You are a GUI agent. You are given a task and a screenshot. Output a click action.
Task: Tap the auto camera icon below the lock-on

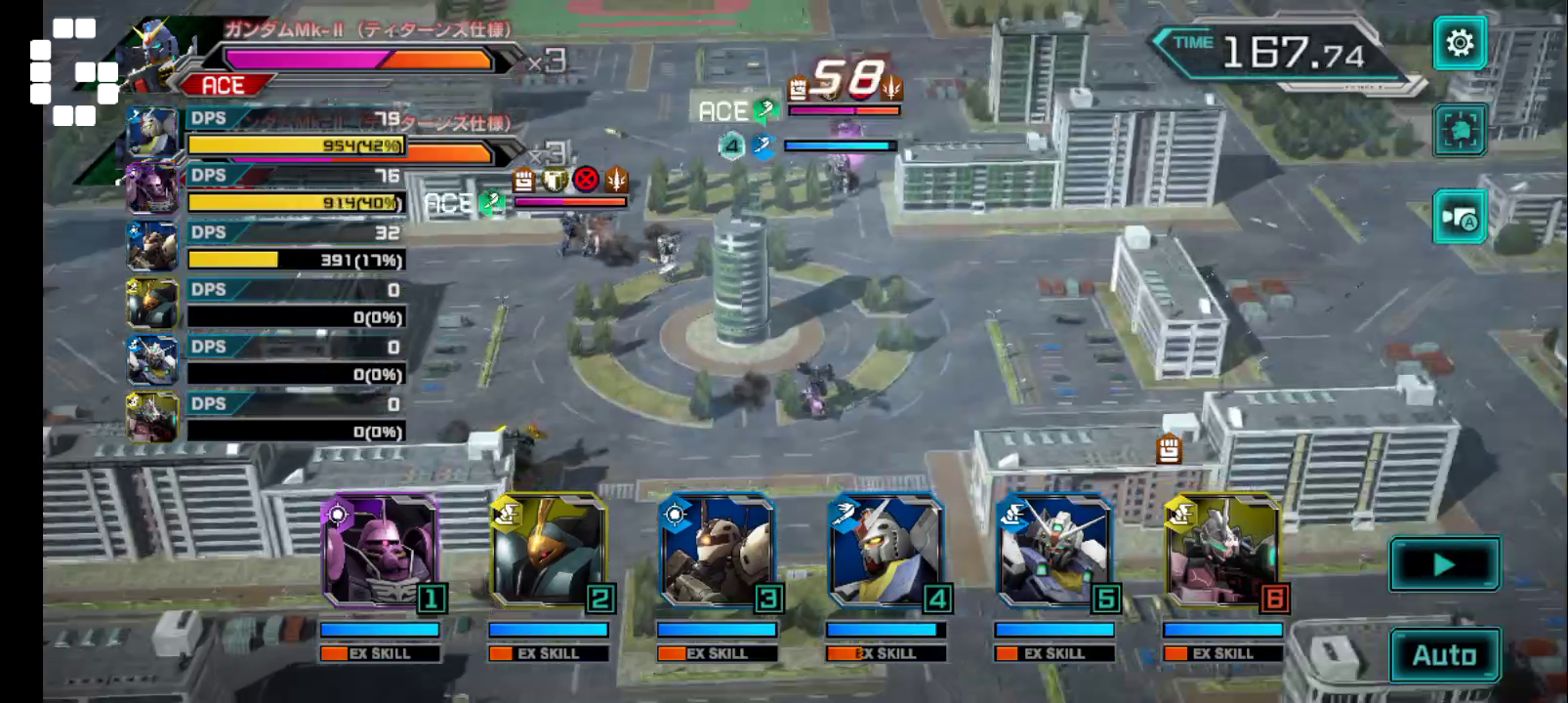(x=1458, y=215)
